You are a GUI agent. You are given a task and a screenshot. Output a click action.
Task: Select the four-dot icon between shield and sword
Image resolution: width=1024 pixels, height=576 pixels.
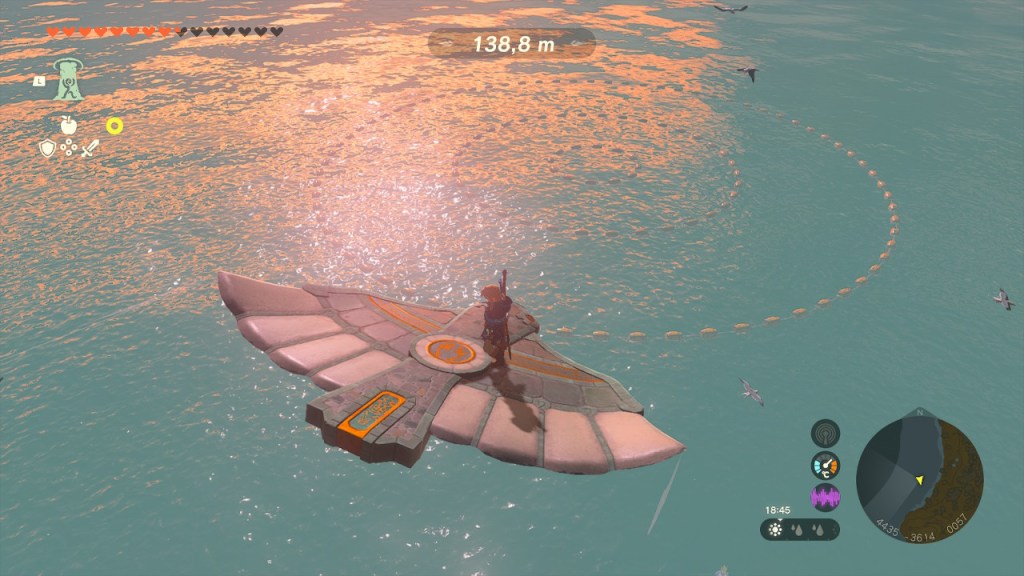point(69,148)
